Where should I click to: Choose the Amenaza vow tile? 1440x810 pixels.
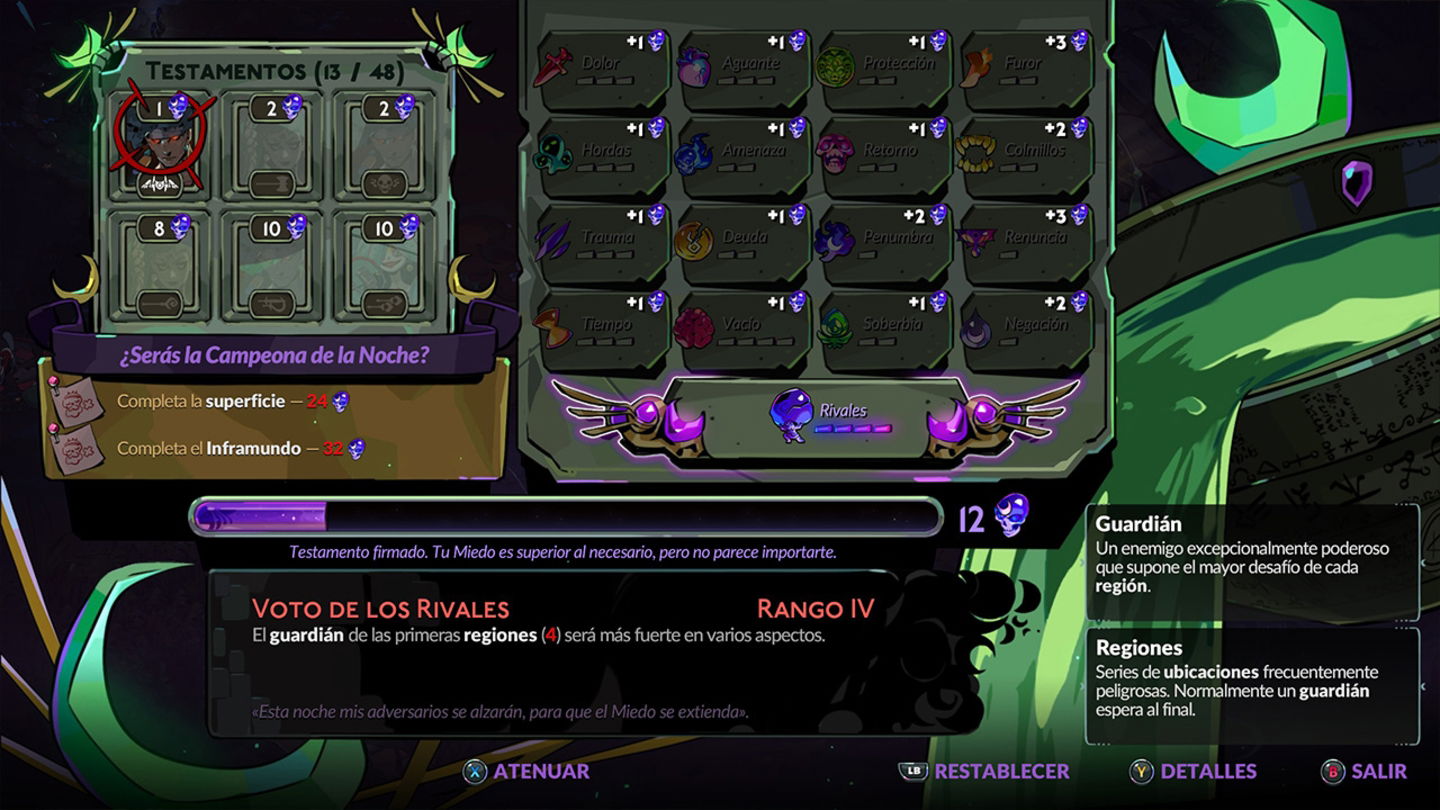(742, 157)
